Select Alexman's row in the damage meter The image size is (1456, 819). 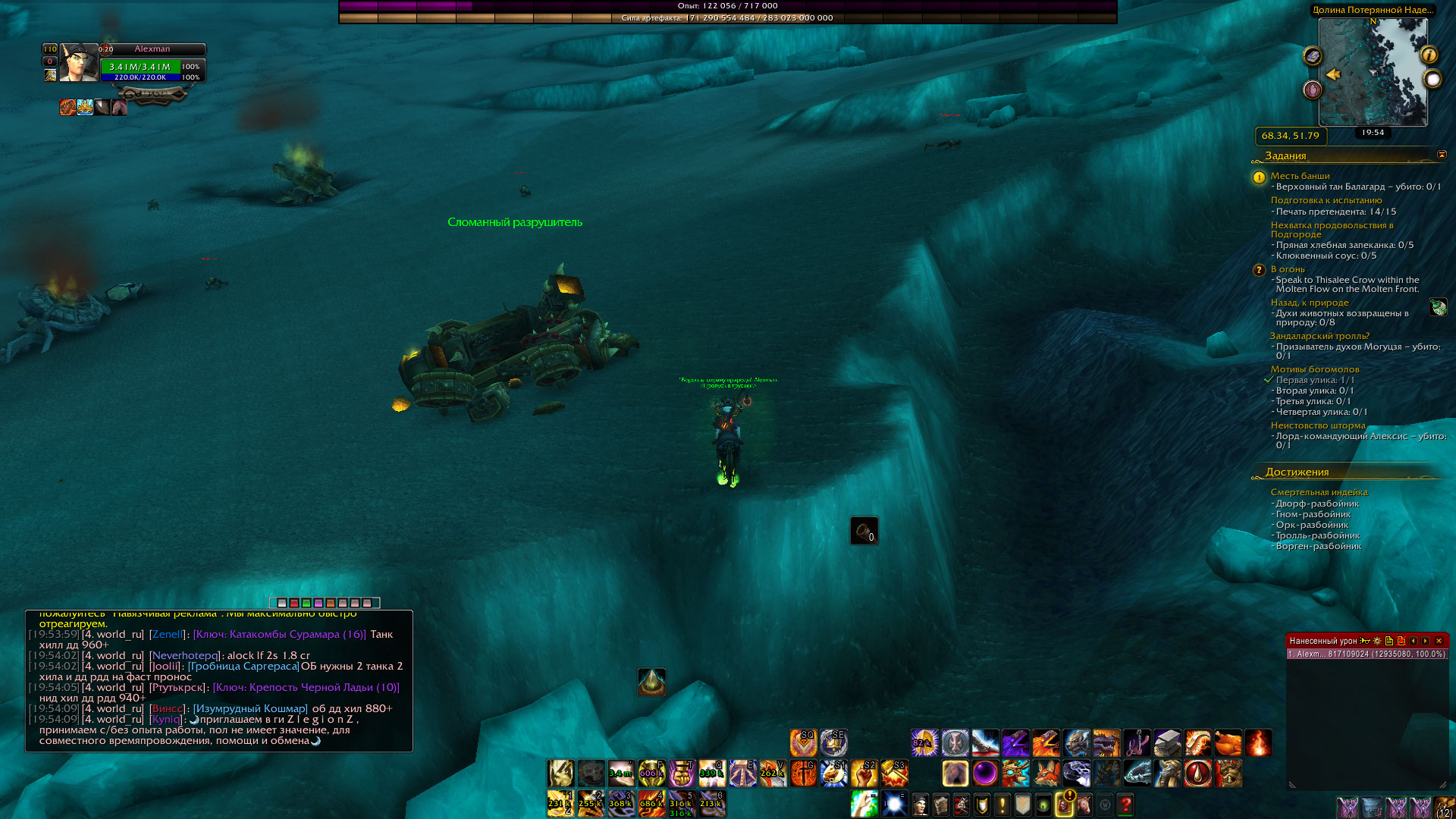1366,654
